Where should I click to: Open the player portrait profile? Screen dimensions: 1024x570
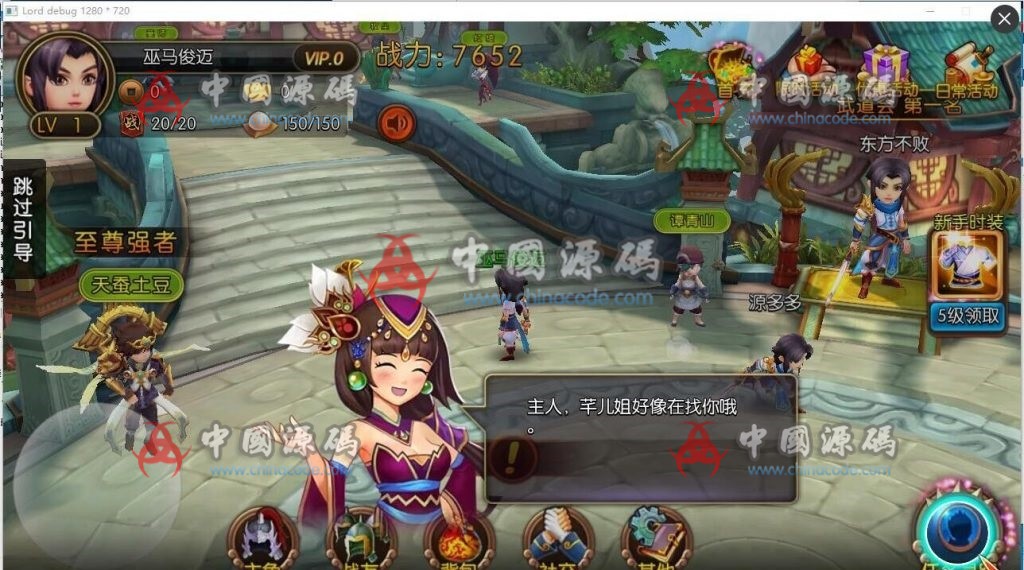[x=63, y=76]
